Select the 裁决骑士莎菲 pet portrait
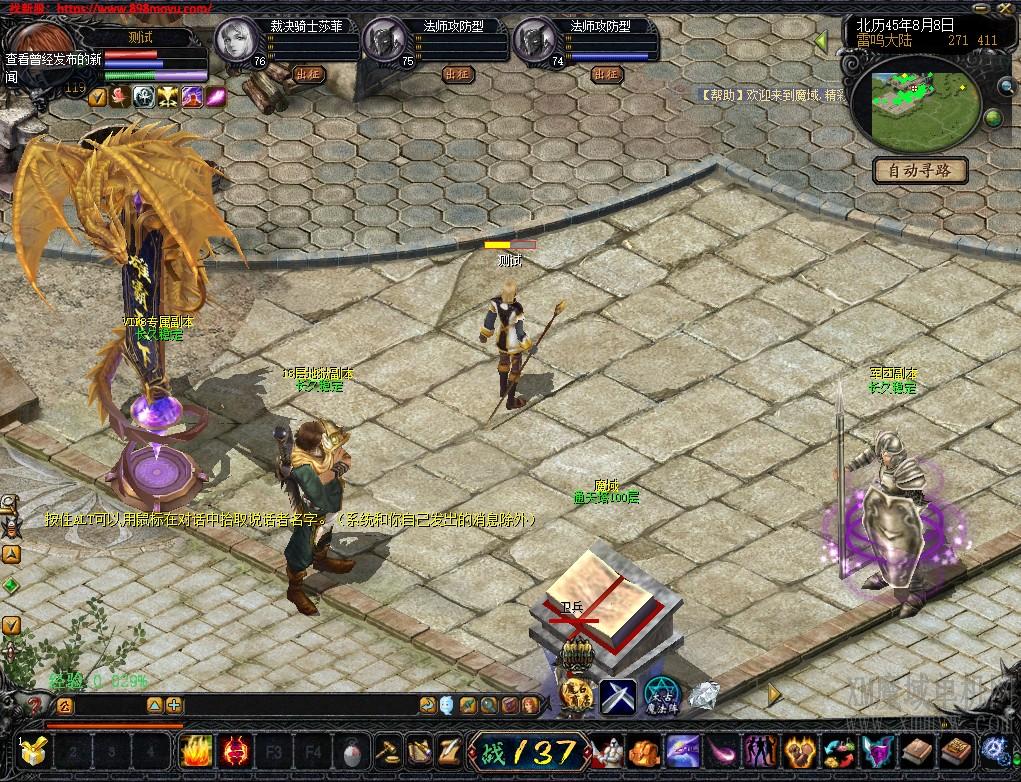Image resolution: width=1021 pixels, height=782 pixels. (x=236, y=42)
